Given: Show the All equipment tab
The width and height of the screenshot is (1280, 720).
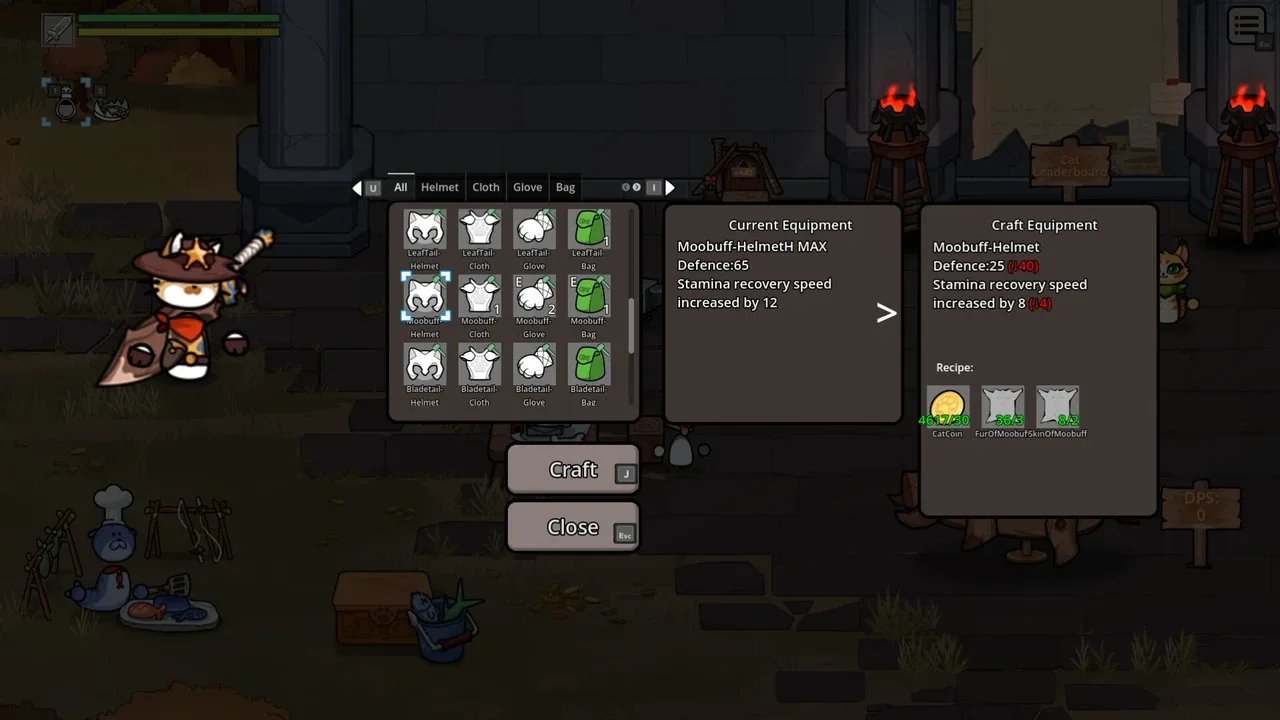Looking at the screenshot, I should [400, 187].
